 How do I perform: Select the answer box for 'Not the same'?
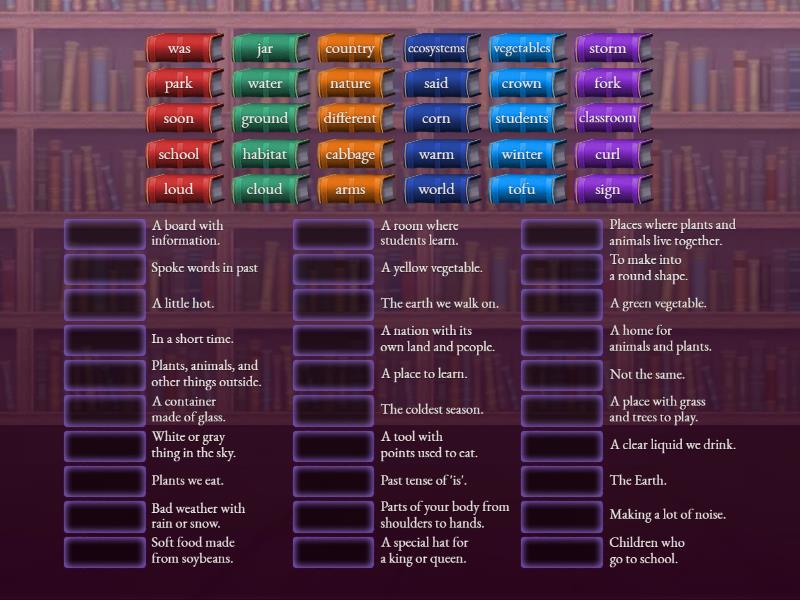(x=562, y=375)
